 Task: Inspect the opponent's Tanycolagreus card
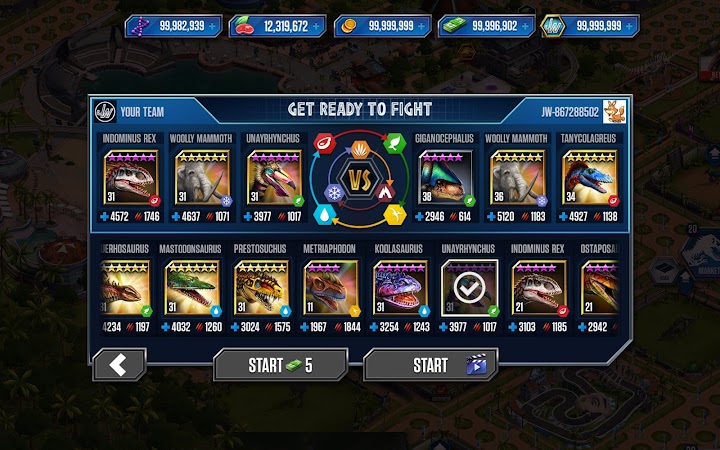point(587,178)
